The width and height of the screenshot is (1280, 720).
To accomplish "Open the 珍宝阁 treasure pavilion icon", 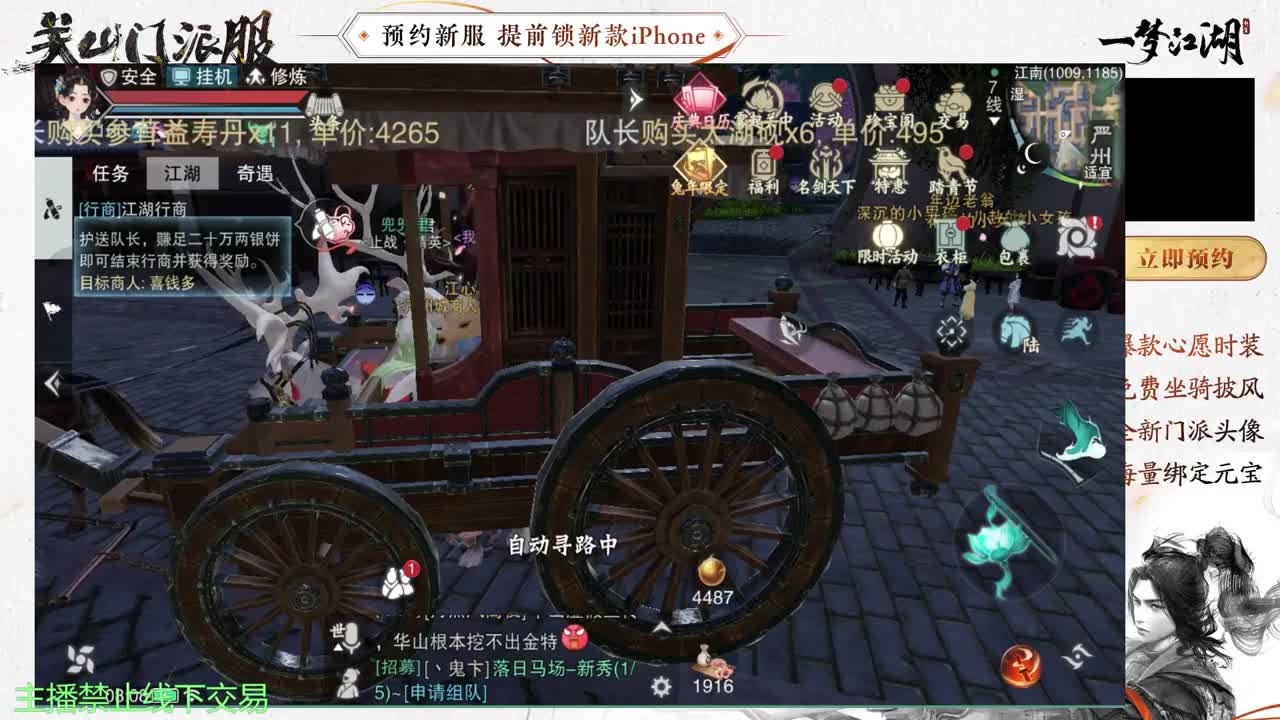I will point(892,98).
